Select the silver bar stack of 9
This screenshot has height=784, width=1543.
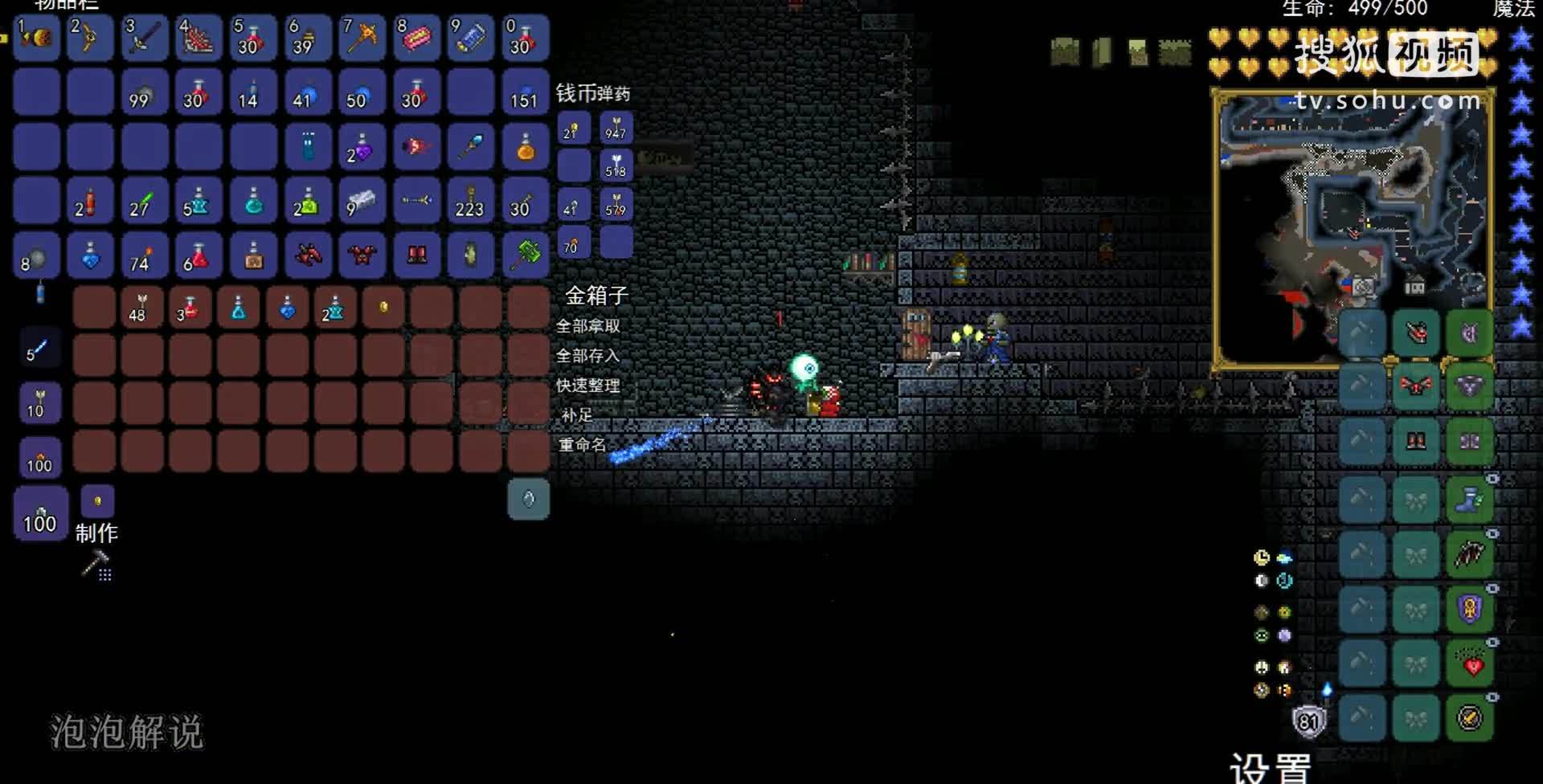tap(361, 201)
